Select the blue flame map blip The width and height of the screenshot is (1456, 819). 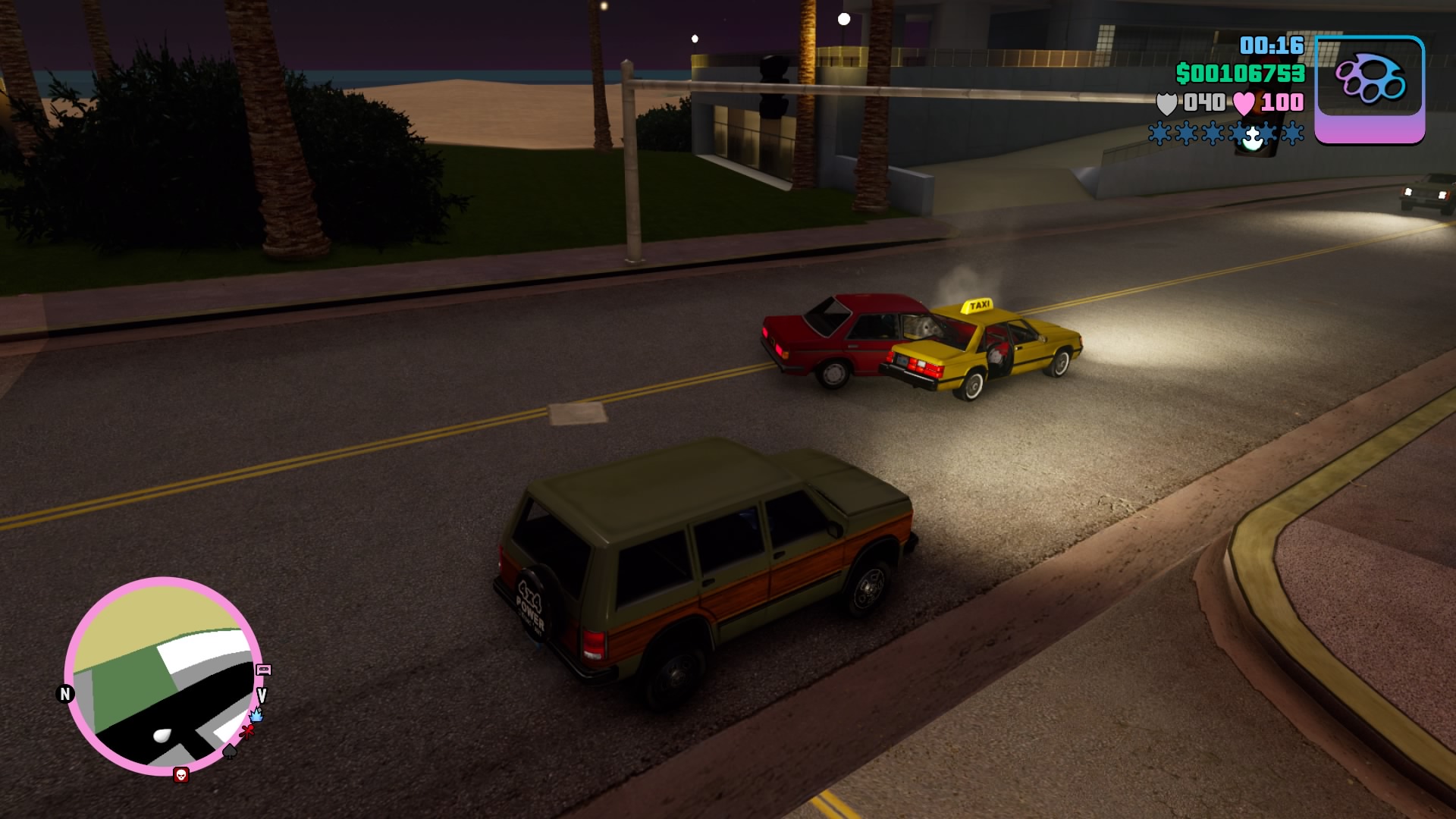(x=256, y=714)
